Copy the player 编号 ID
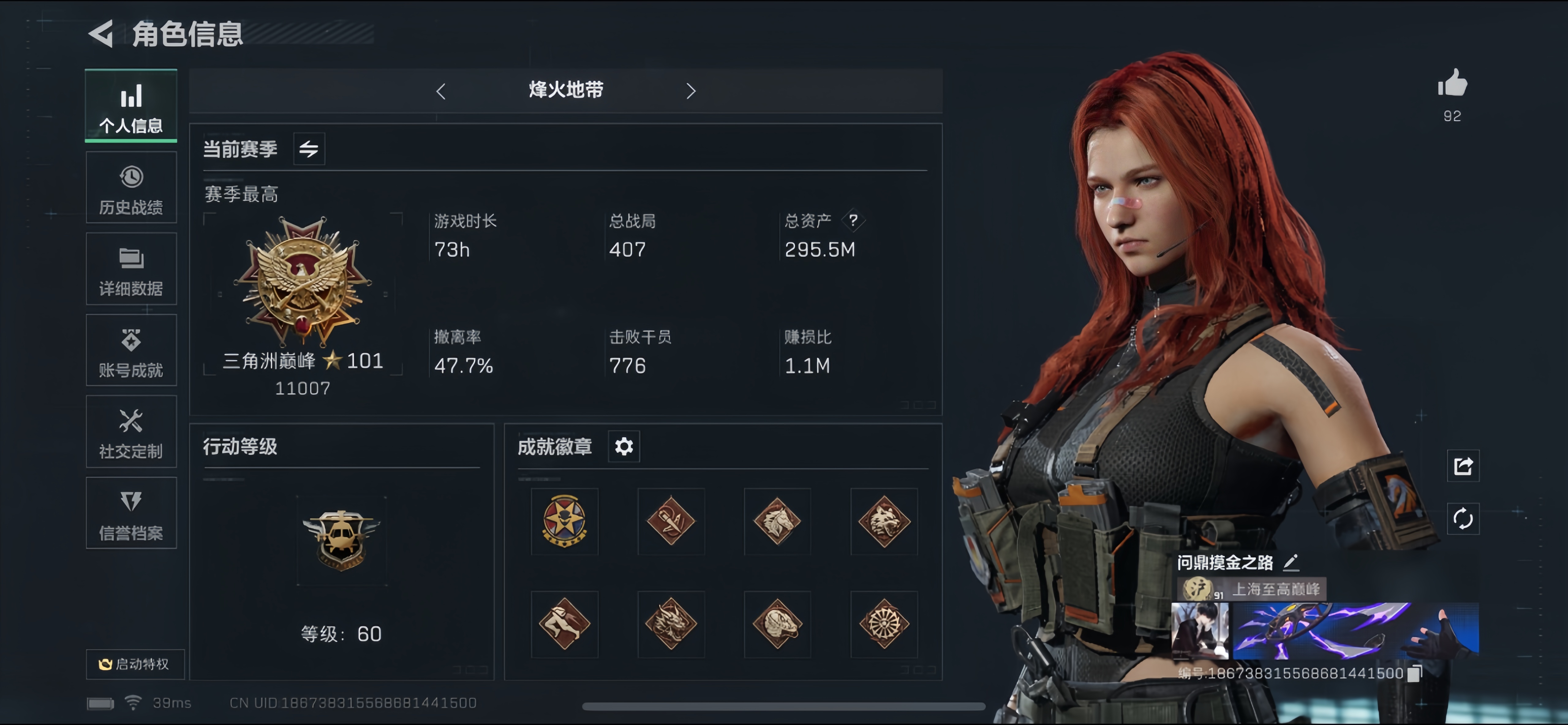The height and width of the screenshot is (725, 1568). tap(1415, 674)
